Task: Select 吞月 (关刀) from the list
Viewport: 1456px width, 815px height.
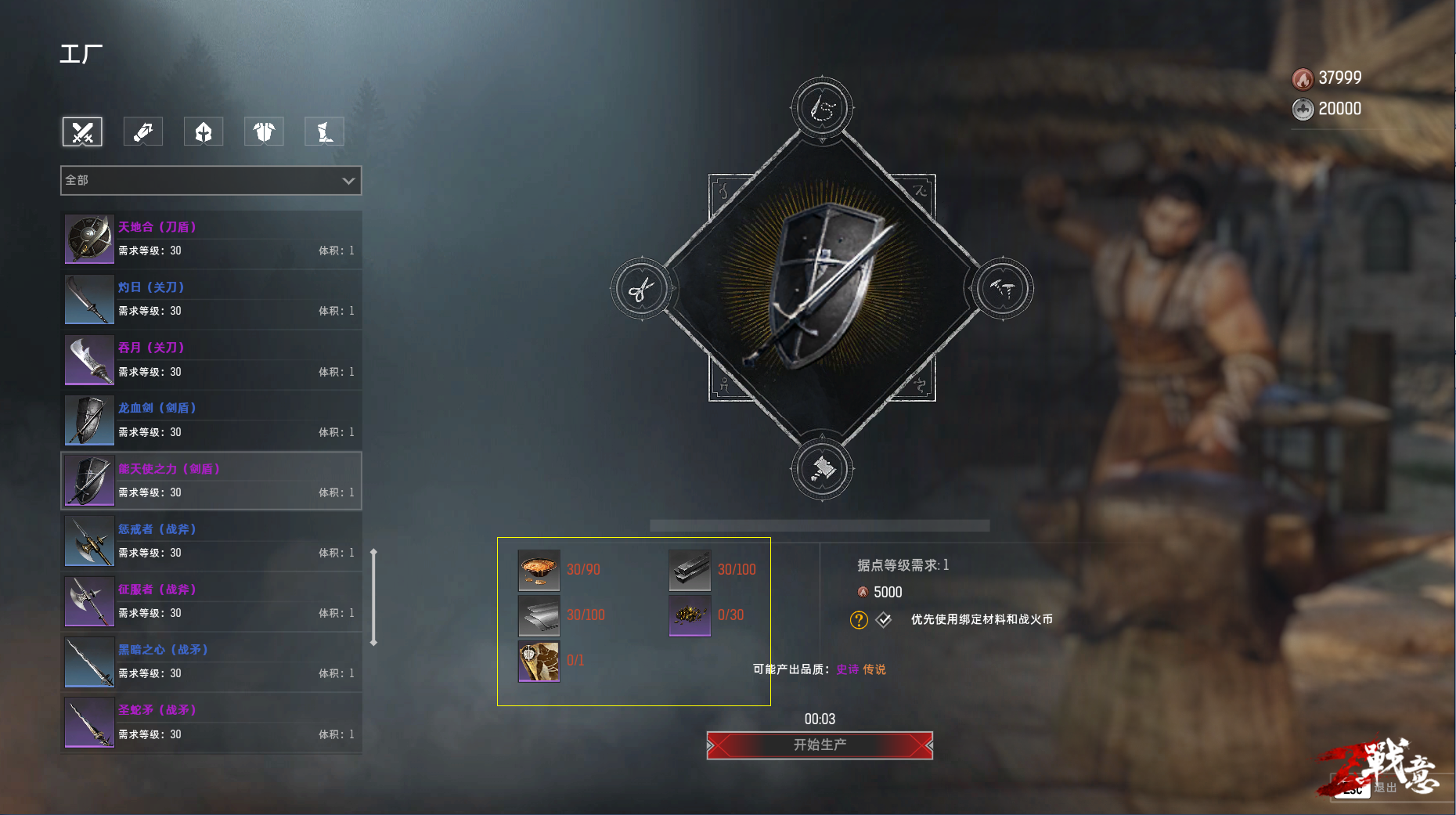Action: pos(211,359)
